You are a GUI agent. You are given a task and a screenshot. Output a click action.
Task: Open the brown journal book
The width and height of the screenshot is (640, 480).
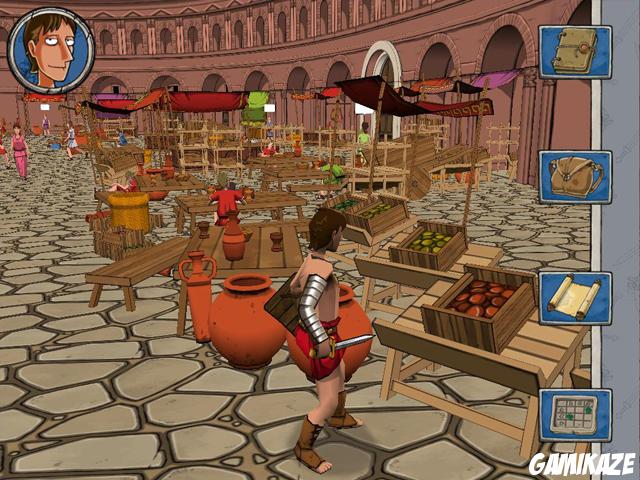[575, 51]
